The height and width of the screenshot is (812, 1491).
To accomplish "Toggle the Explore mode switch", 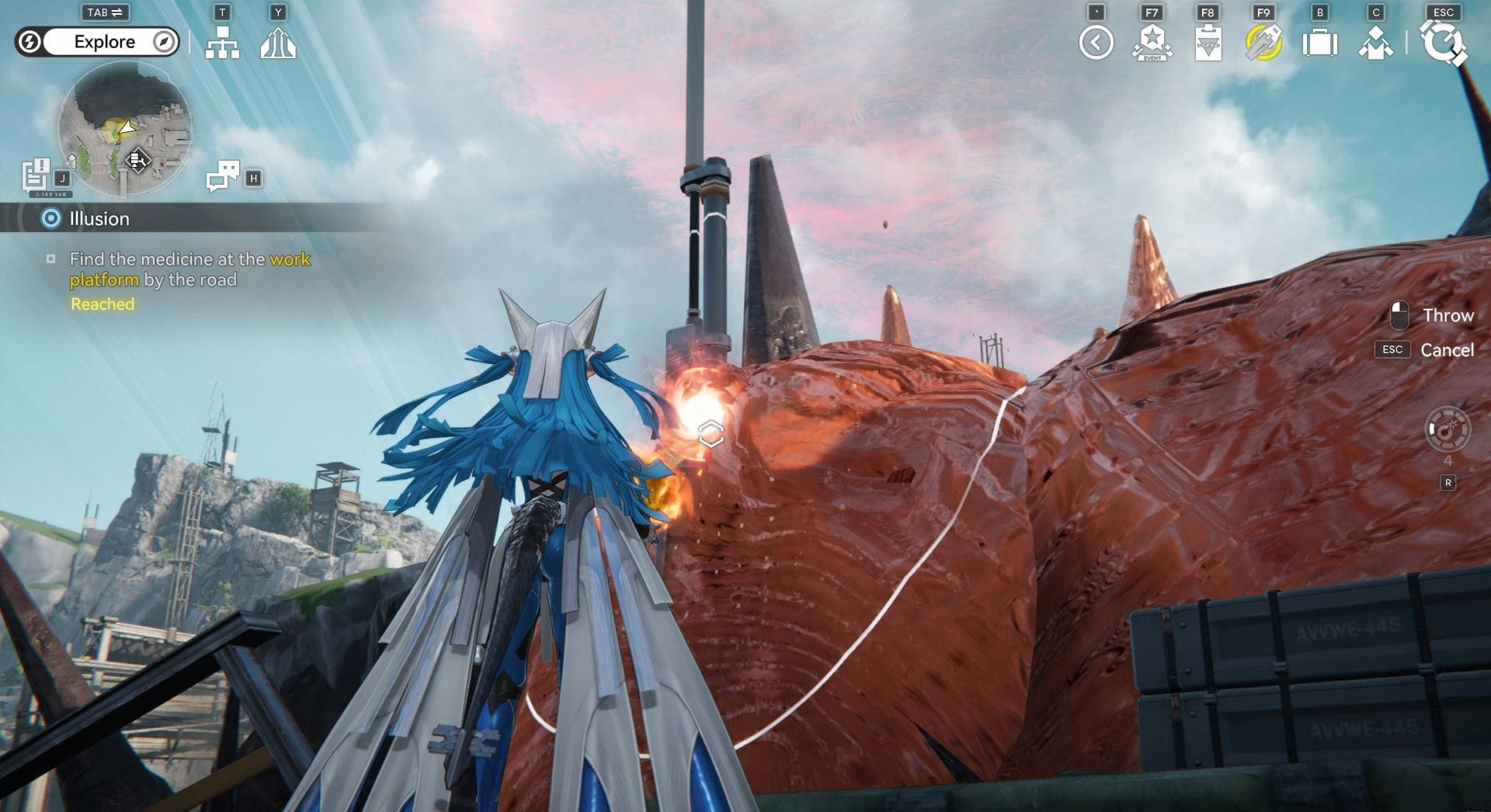I will (98, 42).
